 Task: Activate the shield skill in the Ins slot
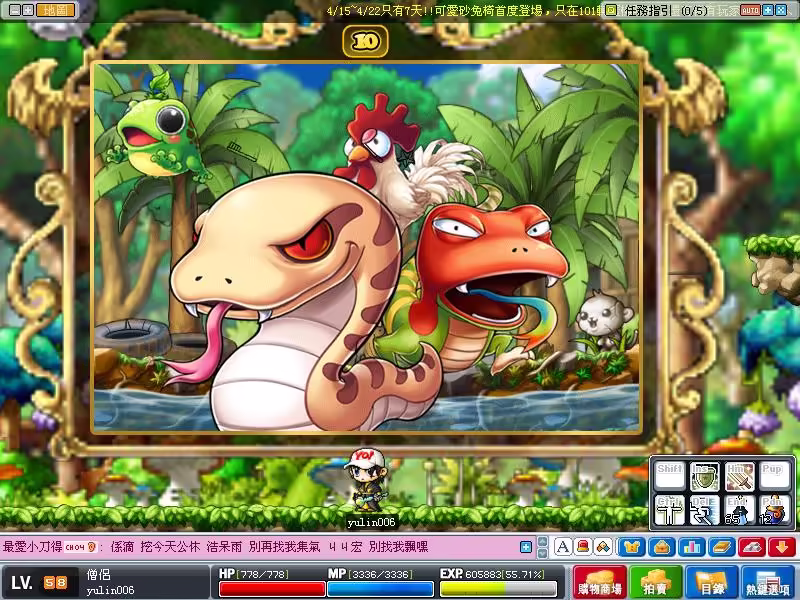pyautogui.click(x=705, y=477)
